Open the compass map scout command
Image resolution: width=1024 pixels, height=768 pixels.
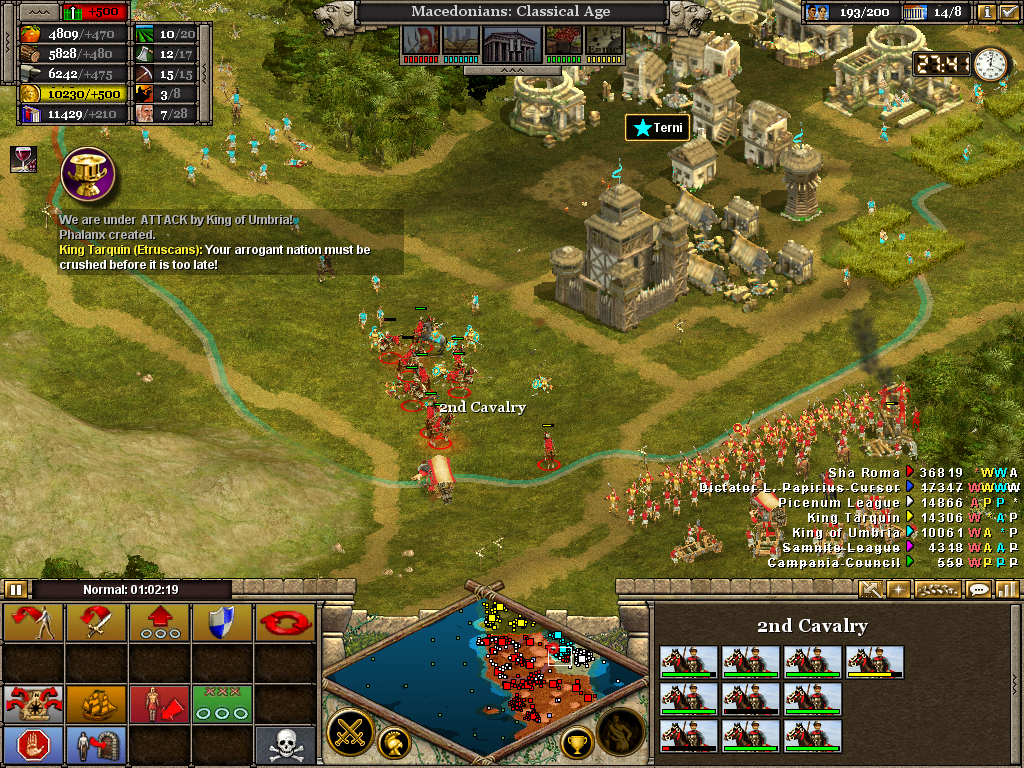pyautogui.click(x=33, y=703)
